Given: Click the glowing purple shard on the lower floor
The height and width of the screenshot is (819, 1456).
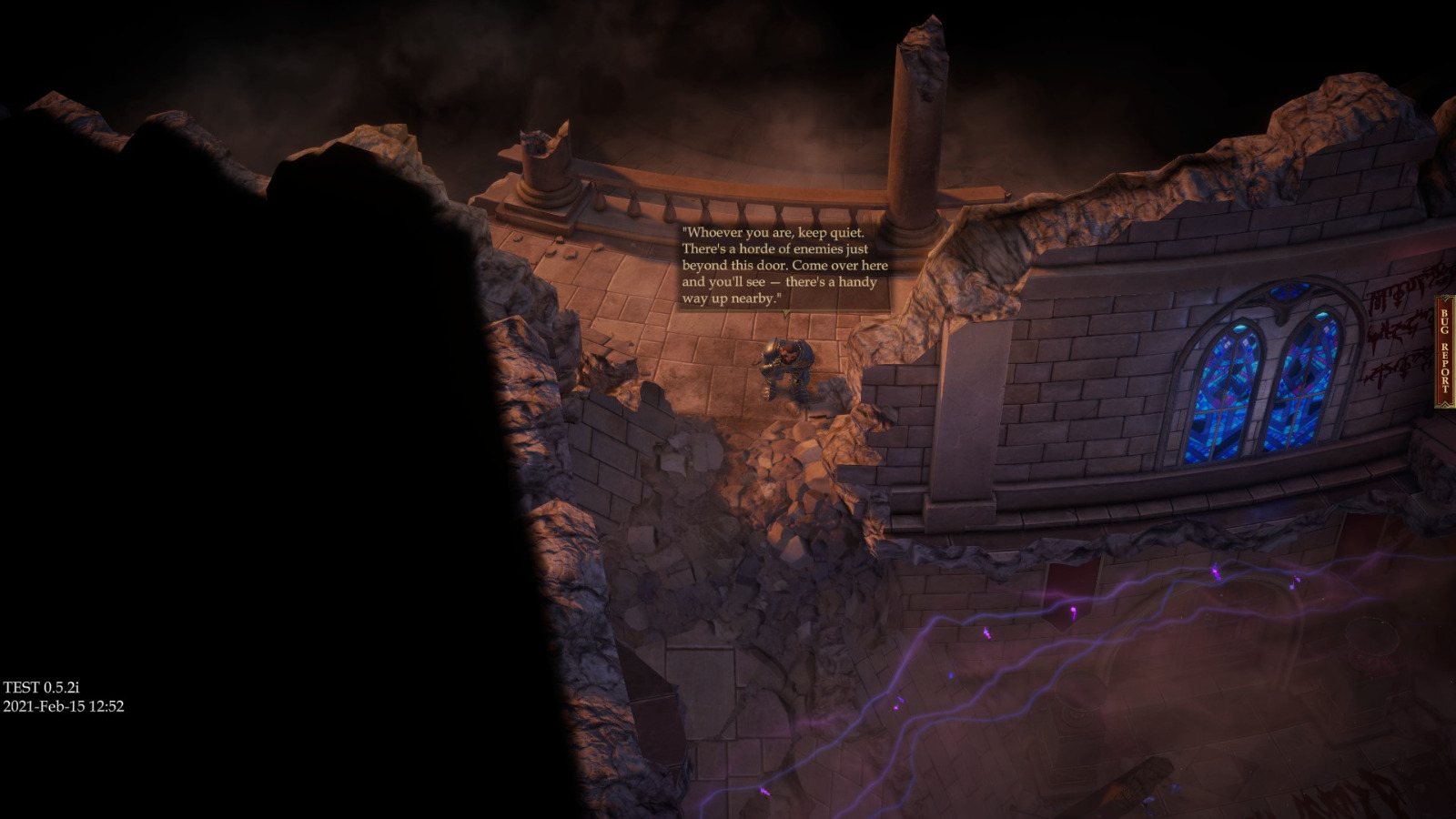Looking at the screenshot, I should coord(1073,612).
